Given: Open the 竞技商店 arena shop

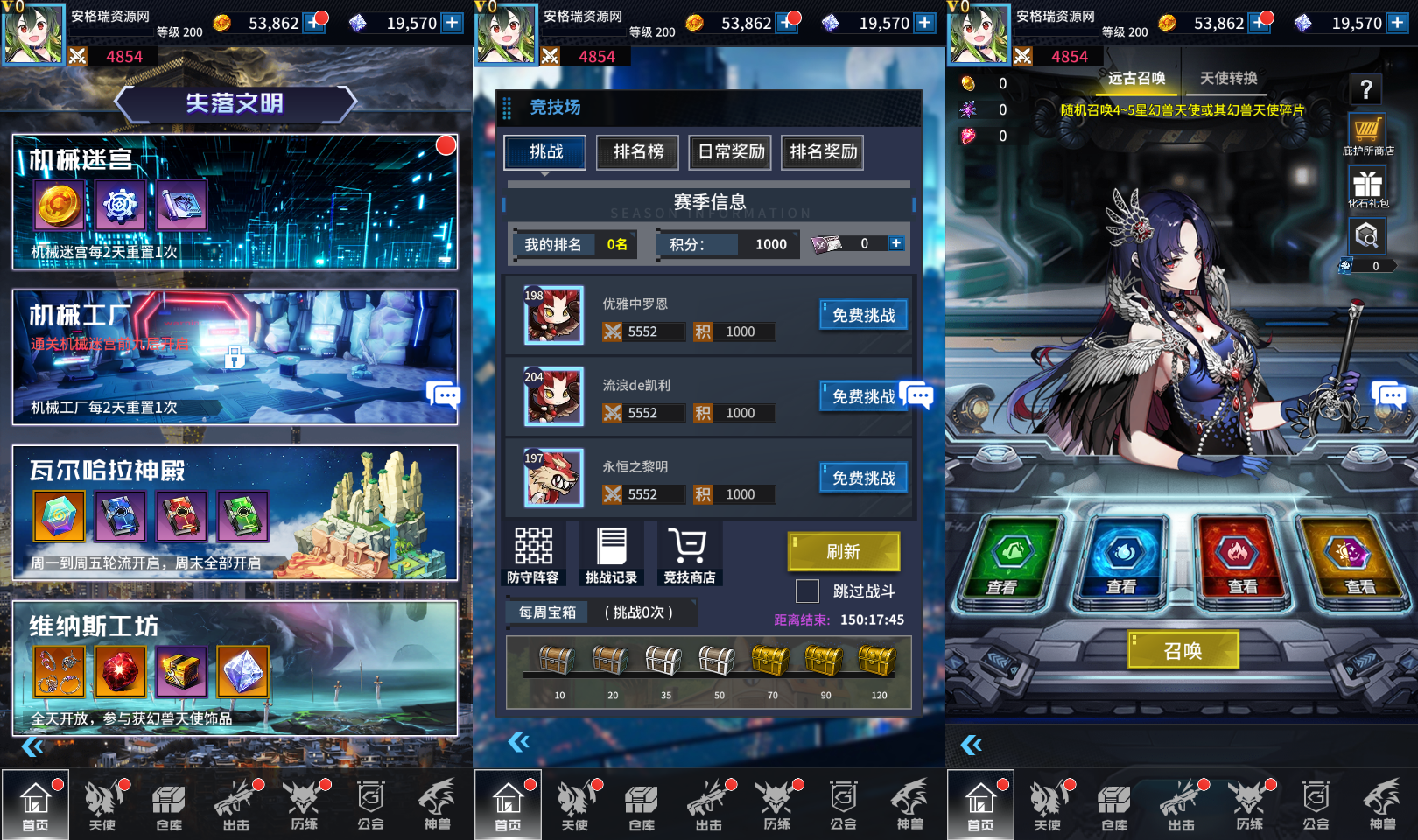Looking at the screenshot, I should pyautogui.click(x=688, y=553).
